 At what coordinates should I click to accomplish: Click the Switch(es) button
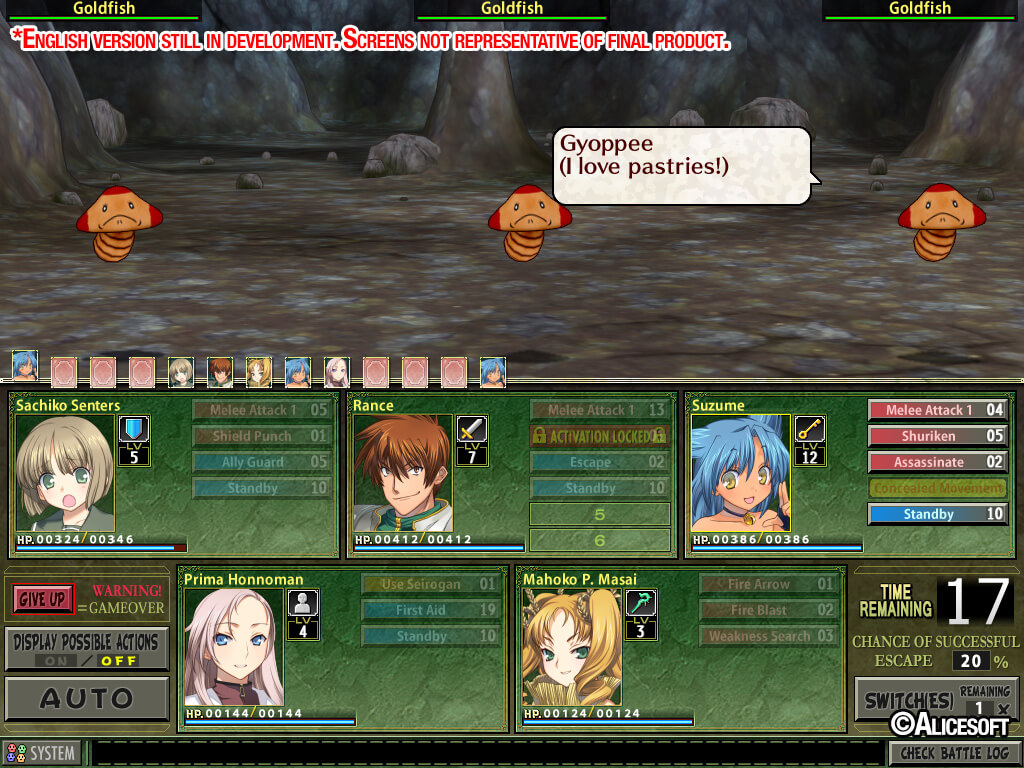pos(905,699)
